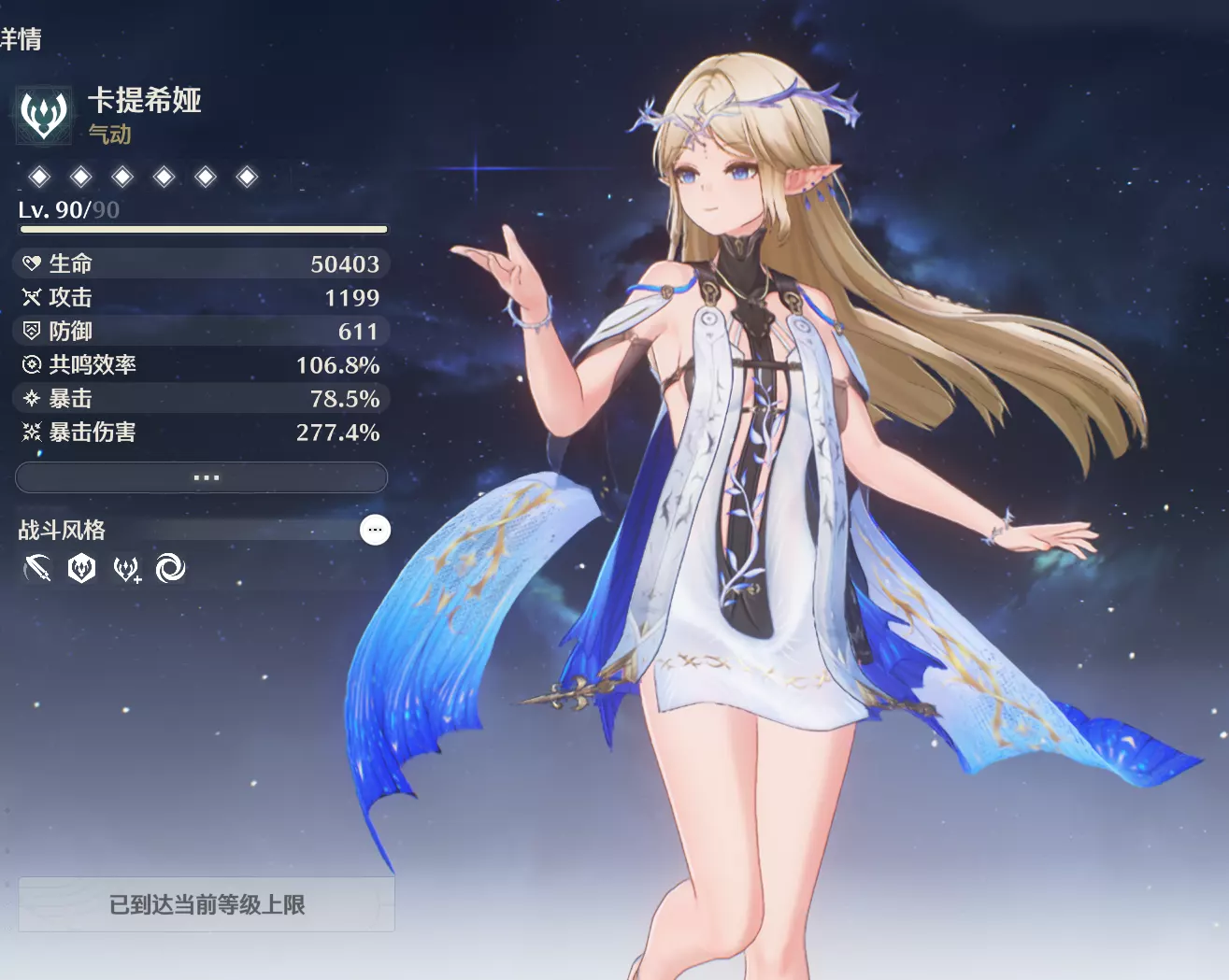Screen dimensions: 1229x980
Task: Click the 气动 element emblem beside 卡提希娅
Action: click(x=43, y=115)
